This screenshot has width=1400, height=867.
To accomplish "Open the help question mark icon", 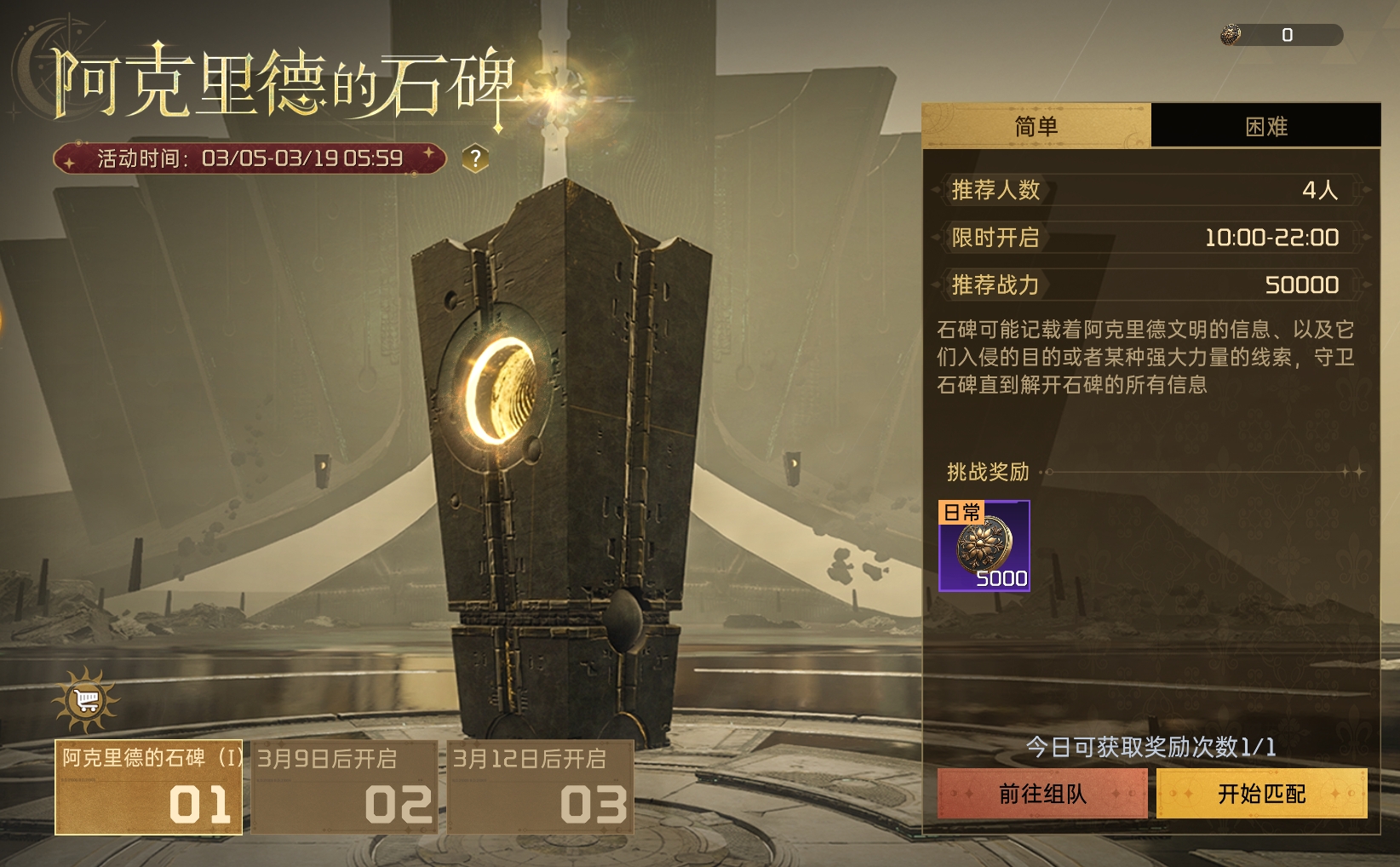I will pos(475,156).
